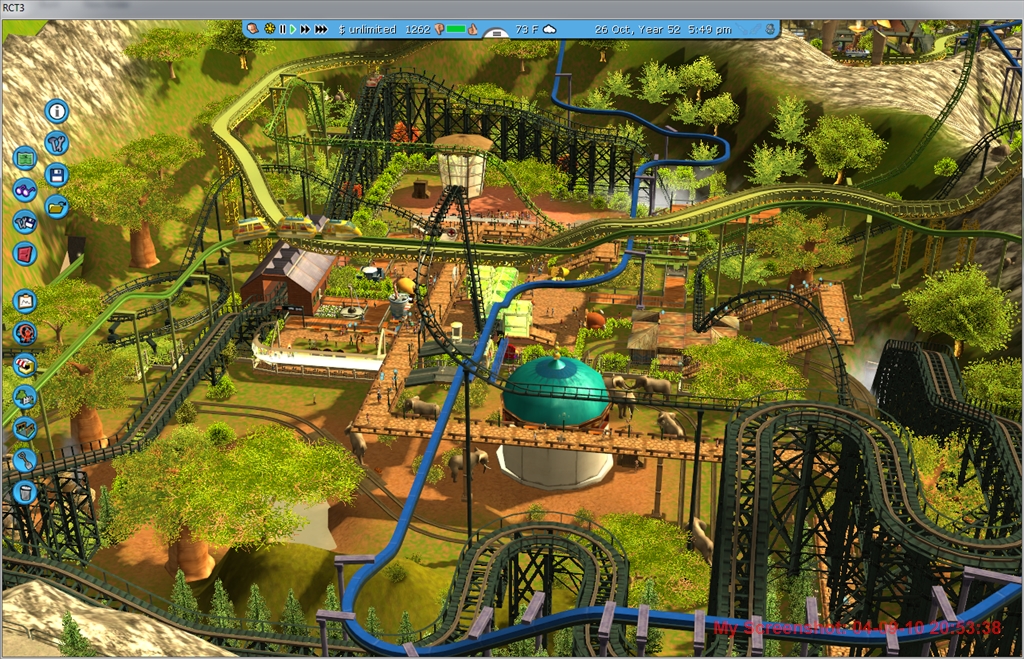Open the scenery tree and fence icon
The image size is (1024, 659).
pos(25,397)
